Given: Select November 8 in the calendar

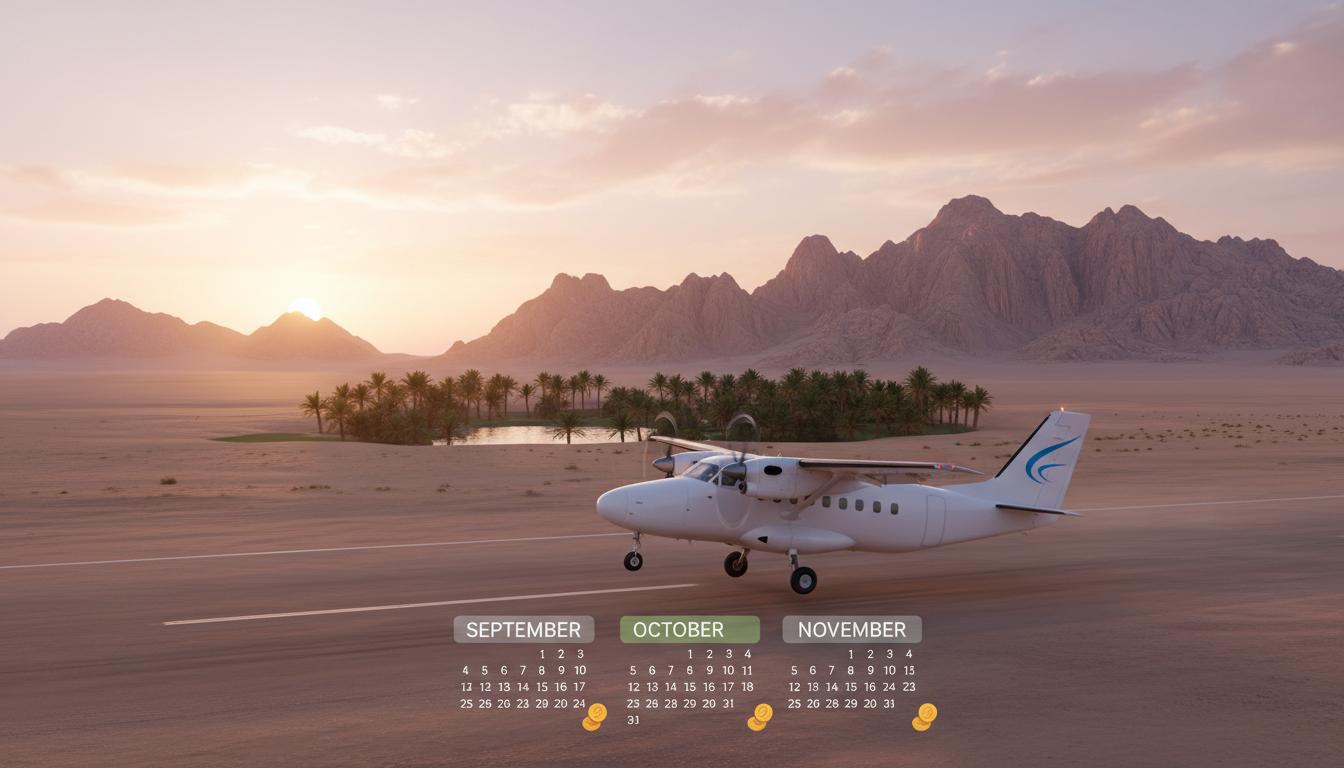Looking at the screenshot, I should [x=851, y=671].
